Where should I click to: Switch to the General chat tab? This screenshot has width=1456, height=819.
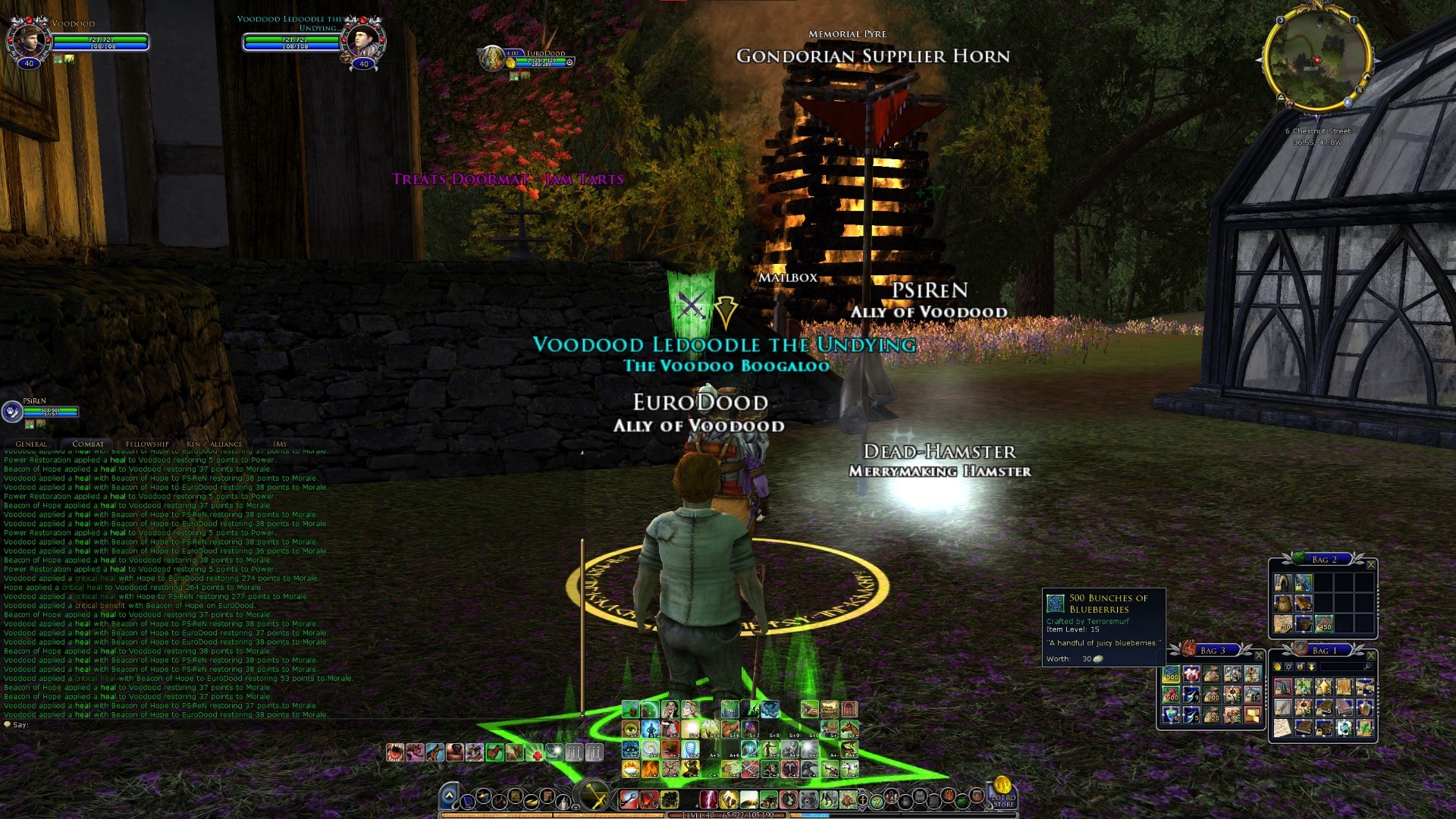(31, 444)
